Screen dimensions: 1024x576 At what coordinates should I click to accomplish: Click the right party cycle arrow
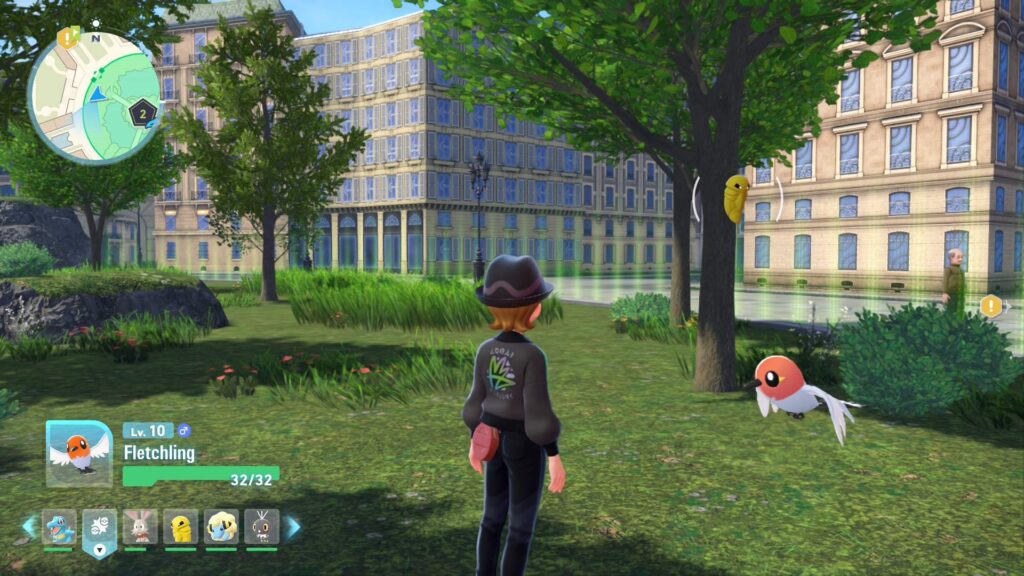tap(292, 527)
